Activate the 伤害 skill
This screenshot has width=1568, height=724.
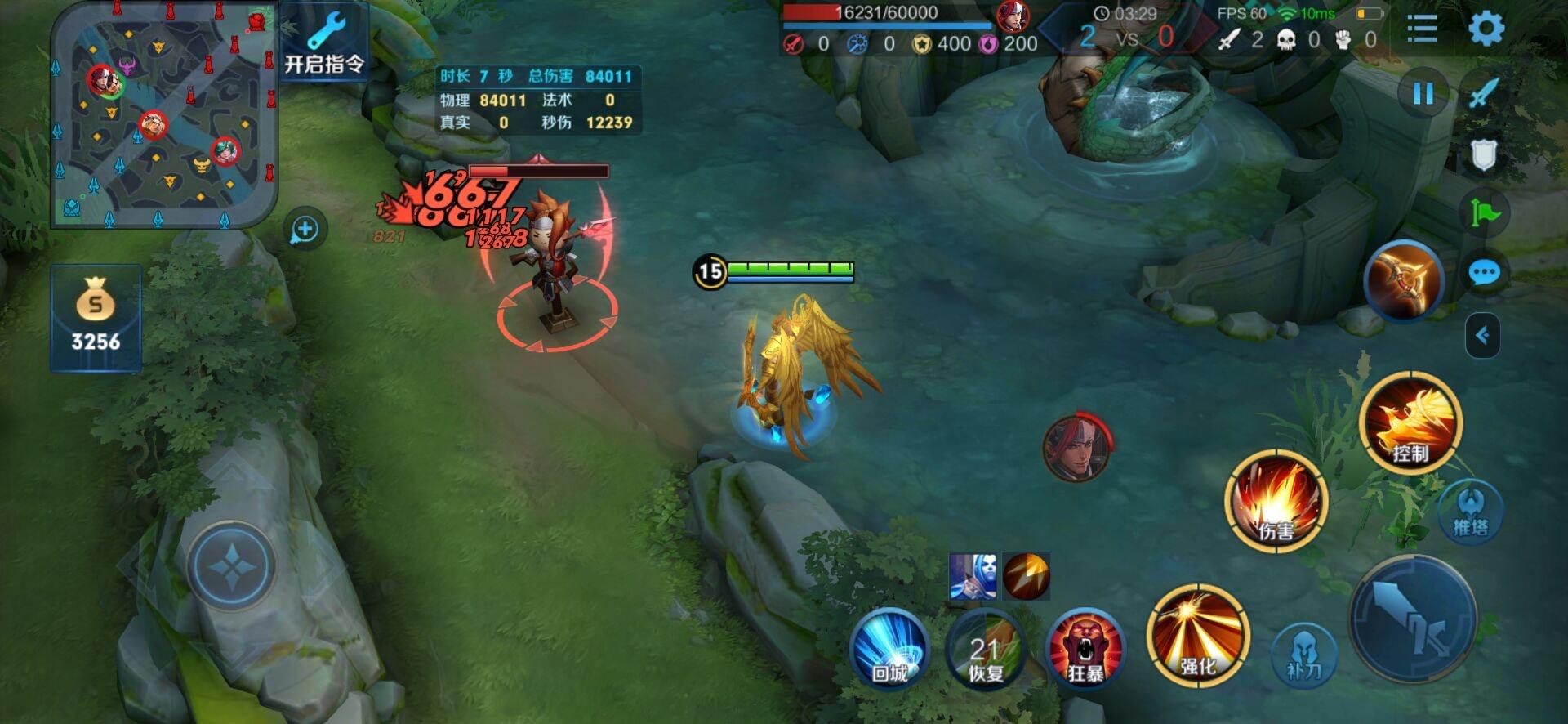pos(1276,500)
